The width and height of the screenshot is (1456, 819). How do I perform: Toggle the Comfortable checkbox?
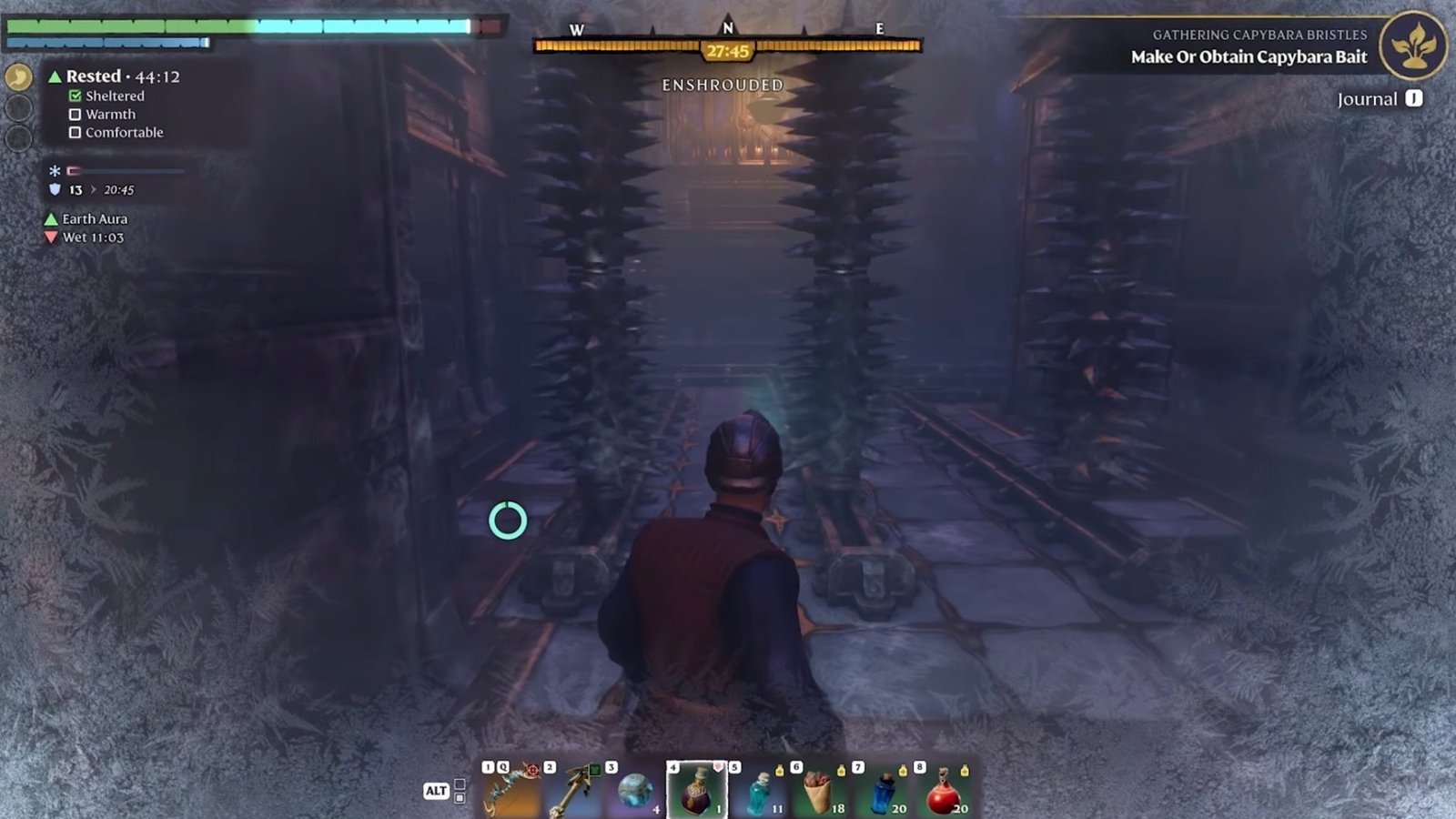tap(76, 132)
